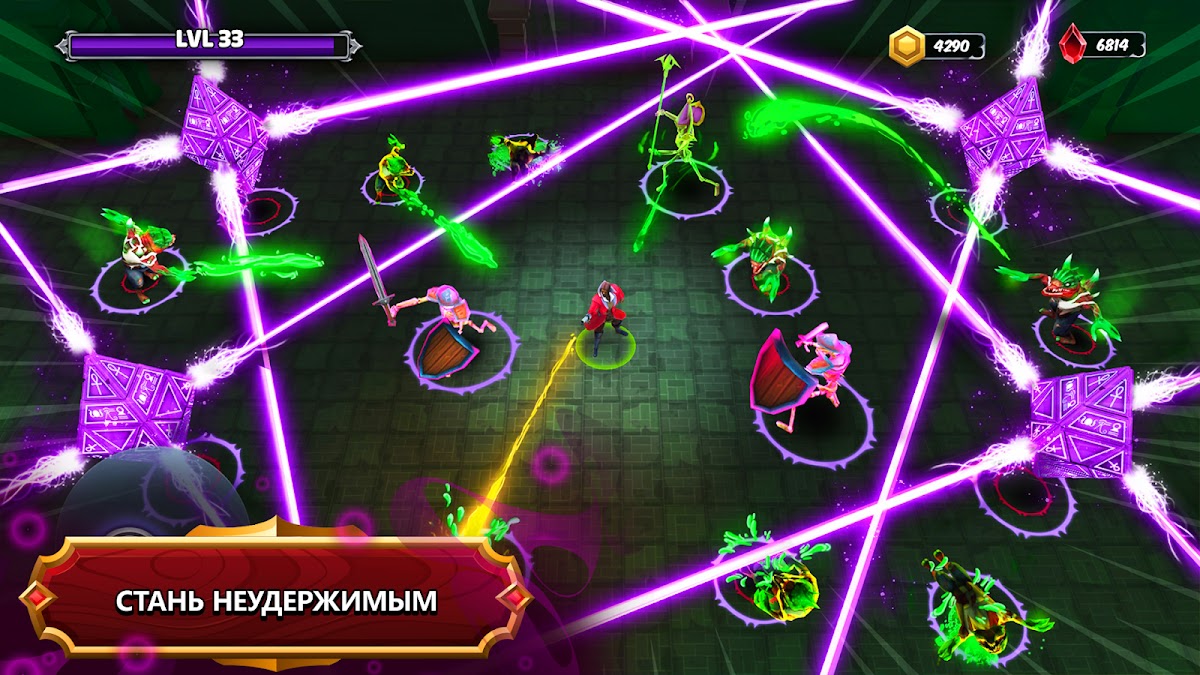Tap the red gem currency icon
Viewport: 1200px width, 675px height.
pyautogui.click(x=1073, y=45)
